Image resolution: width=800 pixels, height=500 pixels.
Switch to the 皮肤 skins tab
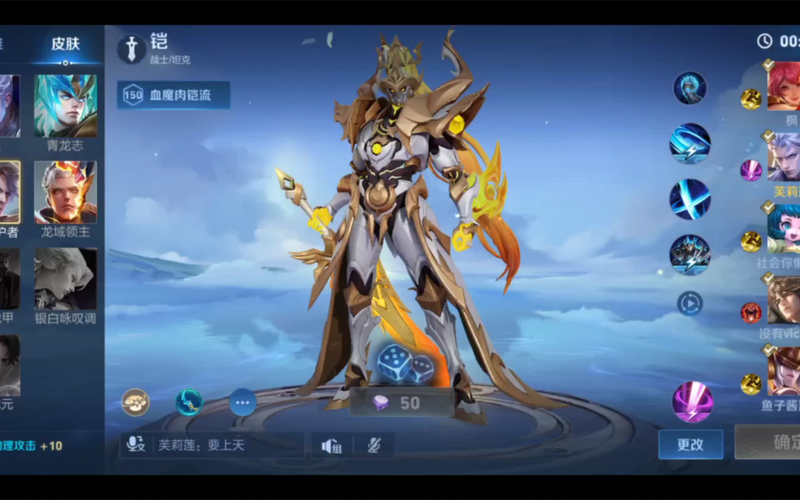click(65, 44)
